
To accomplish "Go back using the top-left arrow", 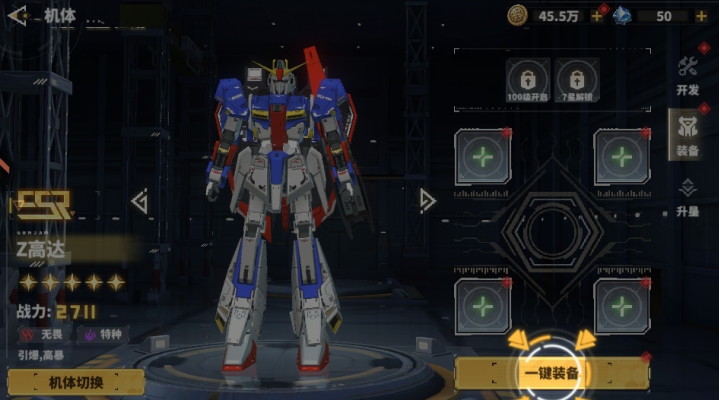I will [x=17, y=16].
